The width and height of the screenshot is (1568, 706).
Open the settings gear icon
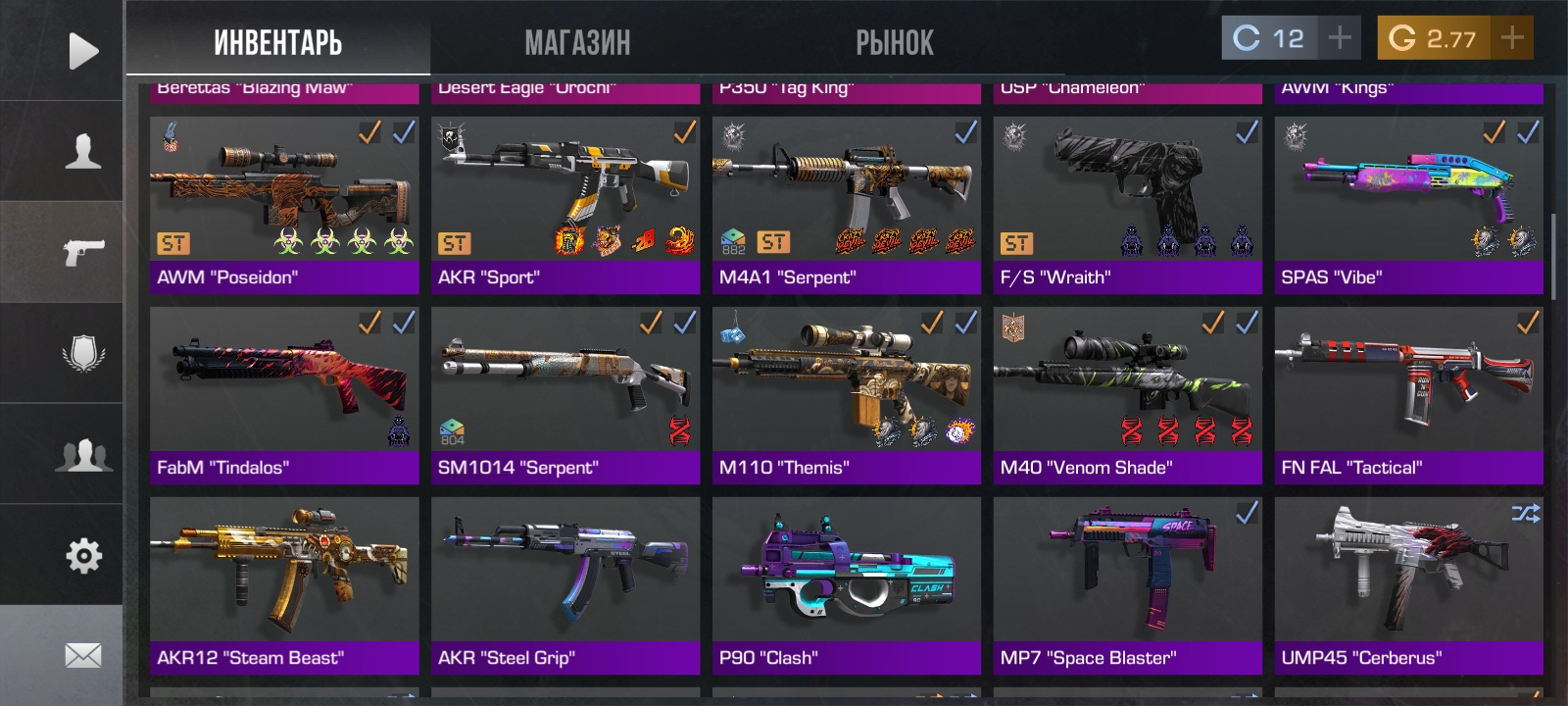click(82, 556)
